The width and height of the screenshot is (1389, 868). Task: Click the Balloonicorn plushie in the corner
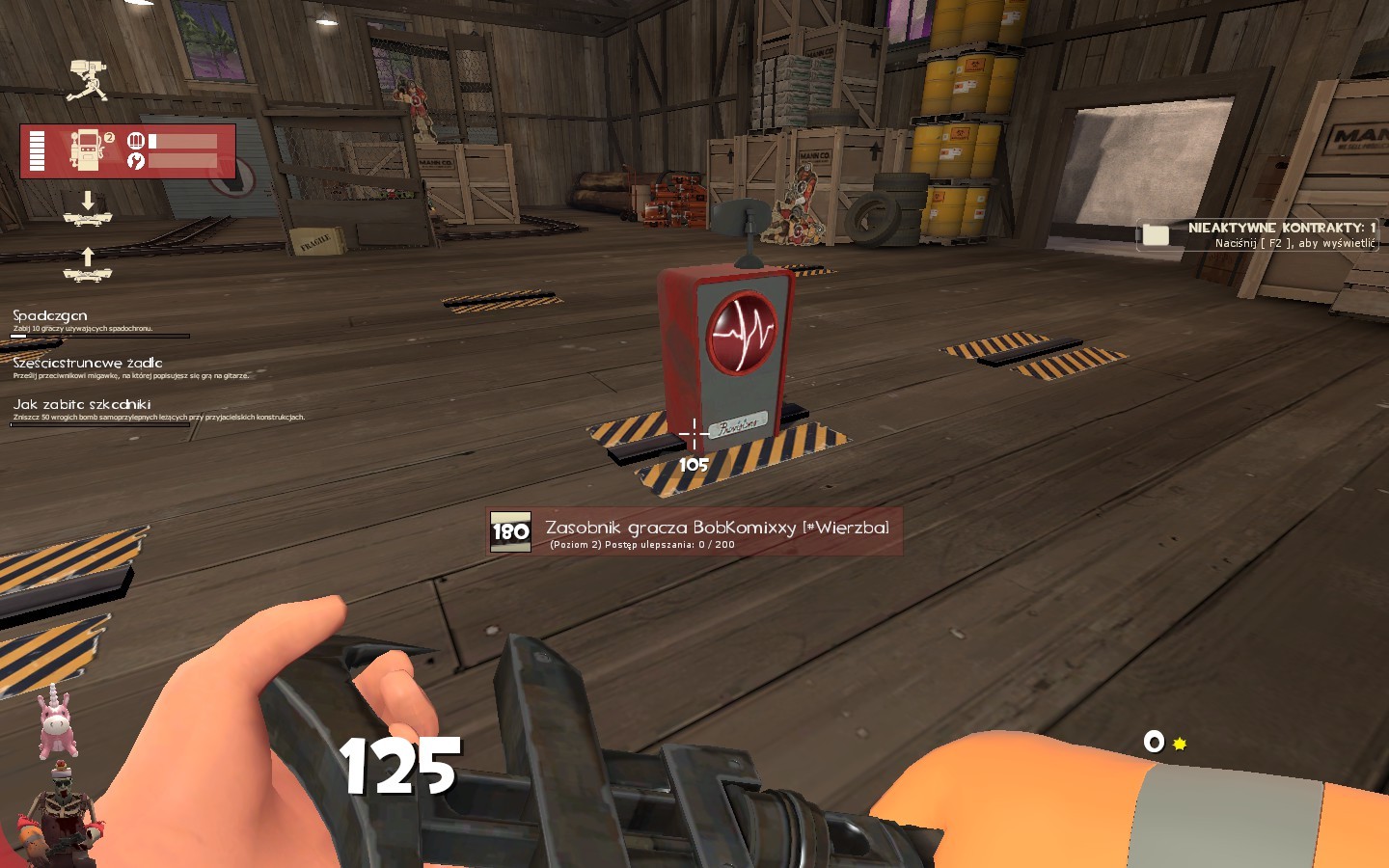click(56, 719)
